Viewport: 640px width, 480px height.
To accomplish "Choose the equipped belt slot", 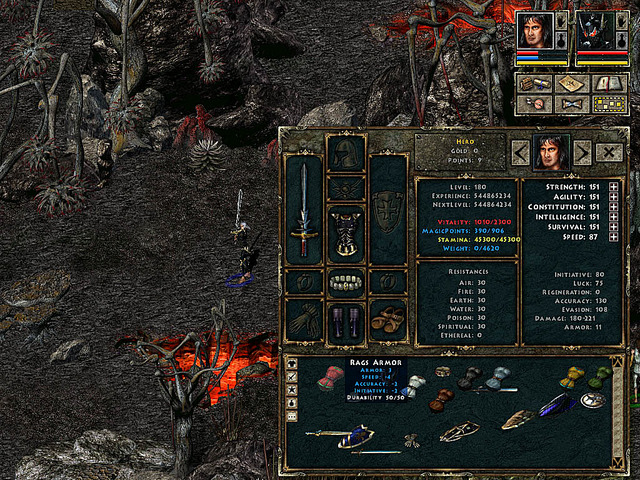I will [x=345, y=282].
